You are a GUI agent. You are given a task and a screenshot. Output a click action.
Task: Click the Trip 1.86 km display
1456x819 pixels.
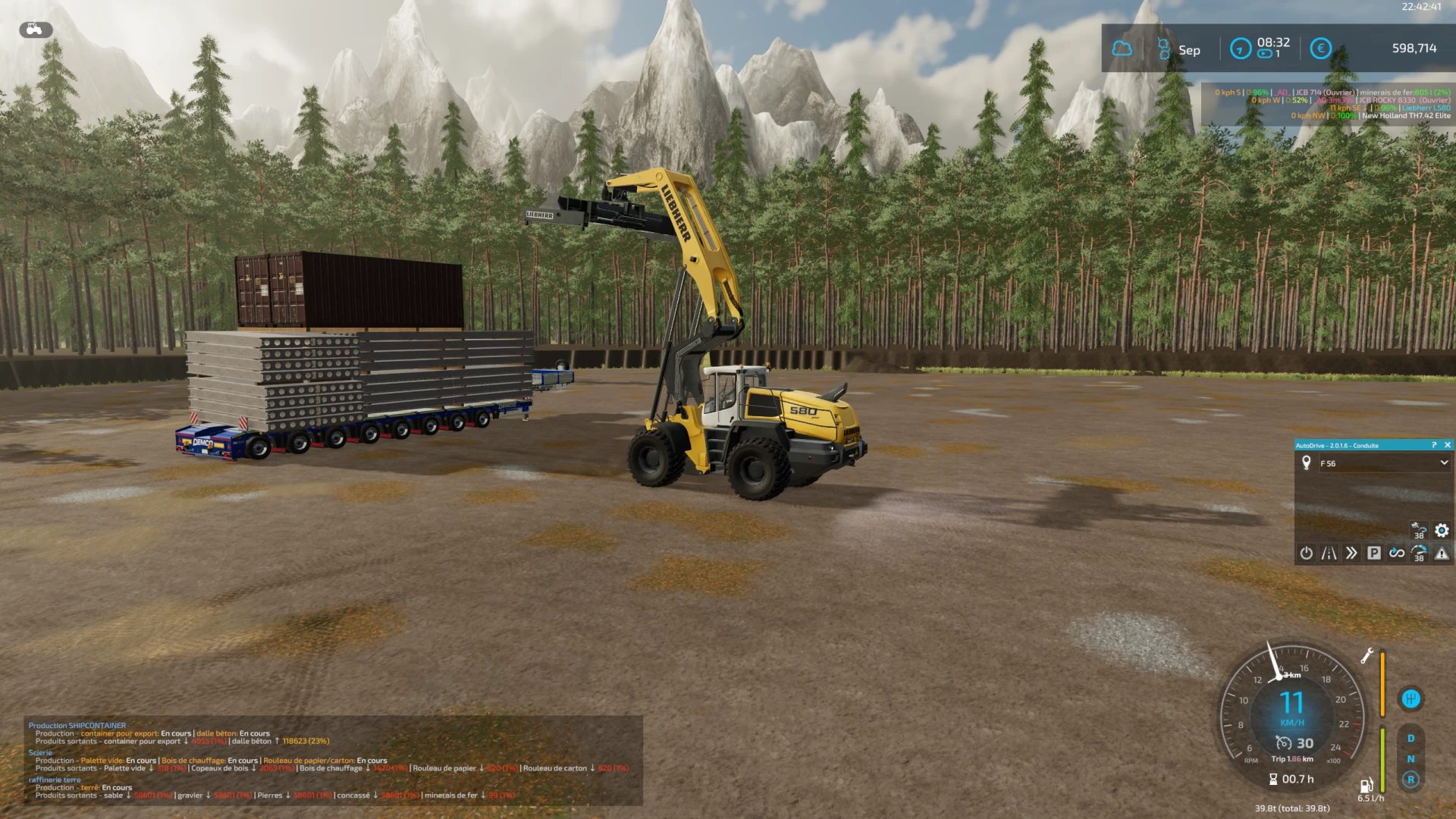point(1292,759)
